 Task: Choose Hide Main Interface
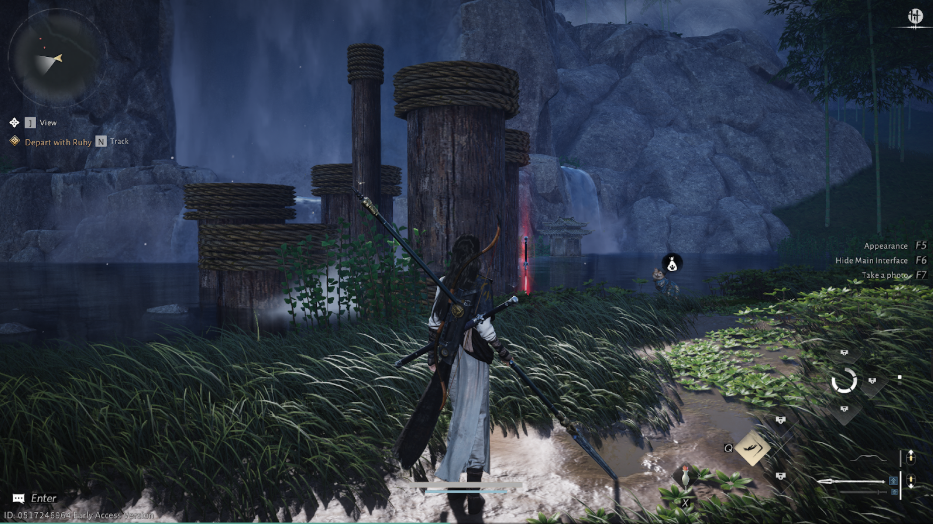click(x=872, y=260)
